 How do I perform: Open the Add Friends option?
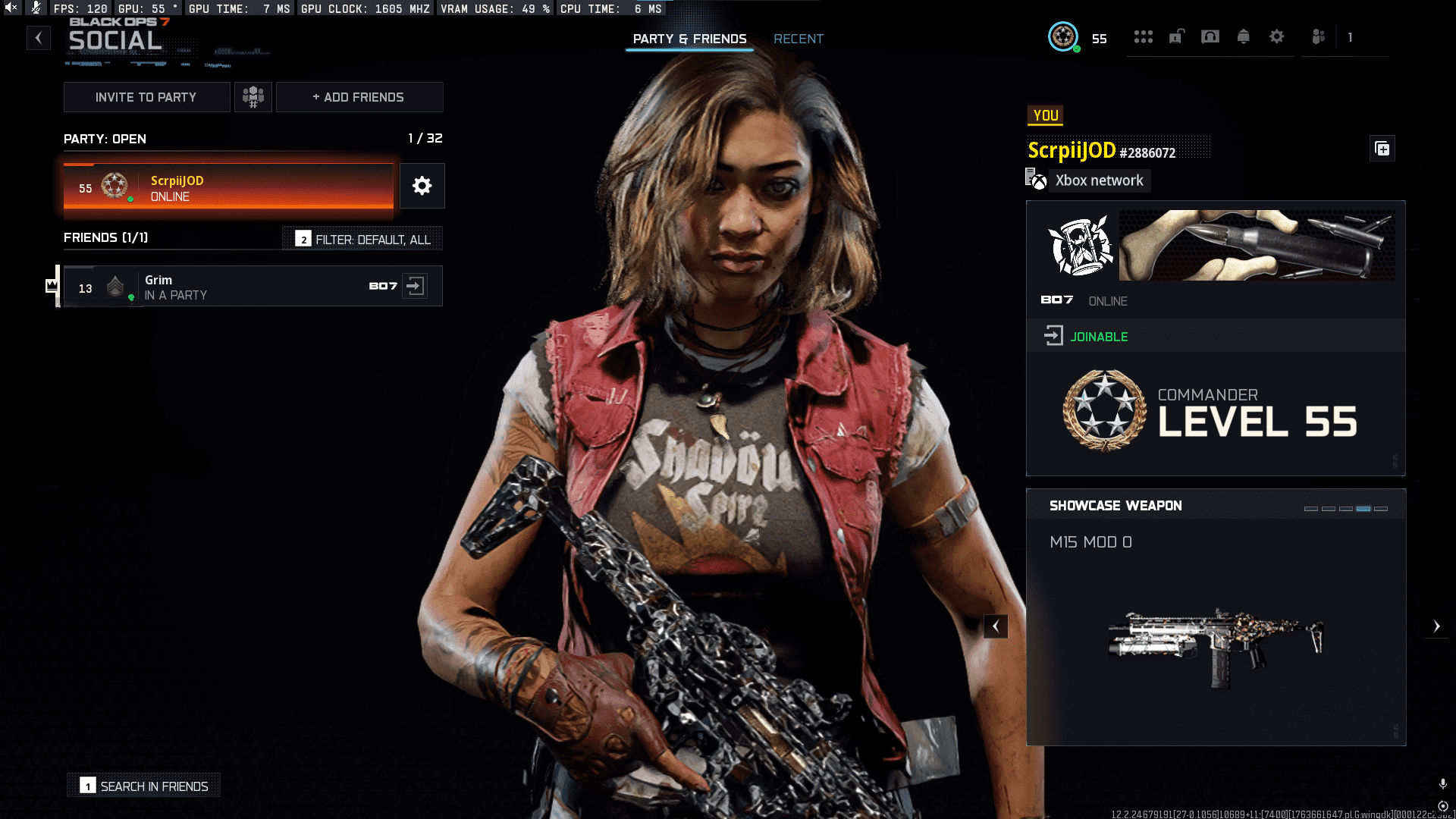pos(359,97)
